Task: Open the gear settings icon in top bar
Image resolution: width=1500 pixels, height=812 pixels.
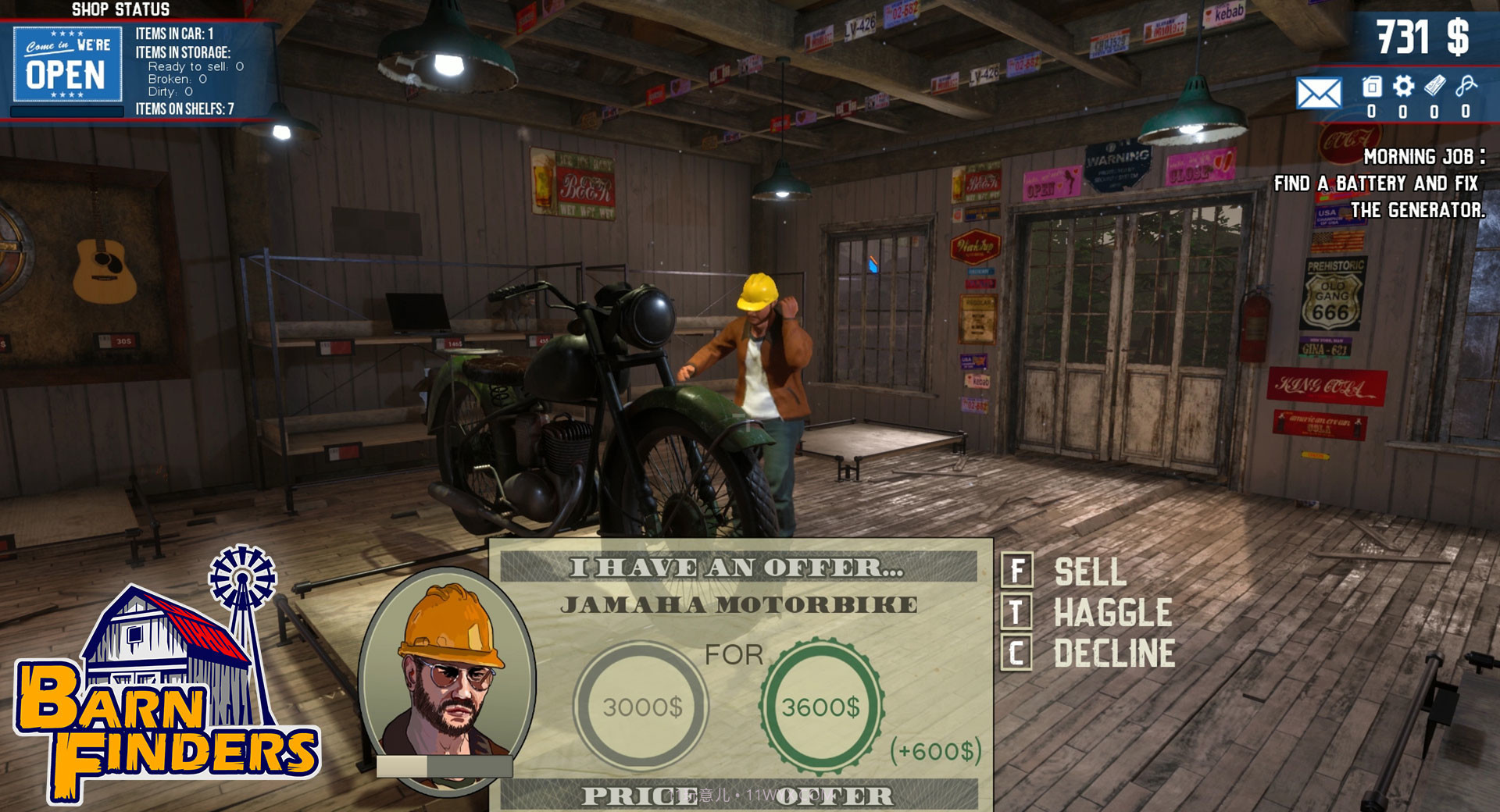Action: [1402, 86]
